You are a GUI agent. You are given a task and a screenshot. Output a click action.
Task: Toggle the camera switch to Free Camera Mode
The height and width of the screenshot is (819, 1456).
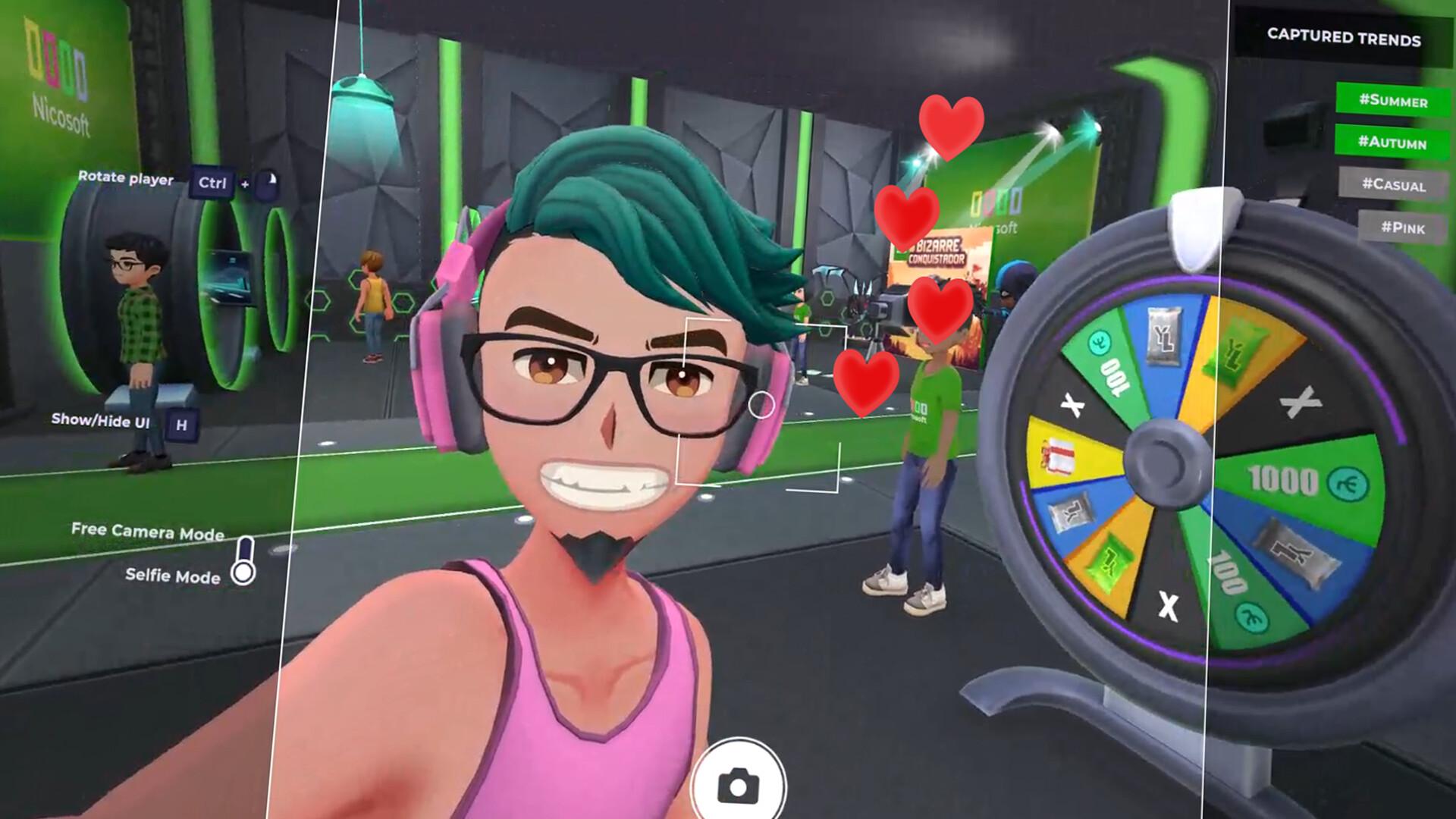click(x=244, y=548)
